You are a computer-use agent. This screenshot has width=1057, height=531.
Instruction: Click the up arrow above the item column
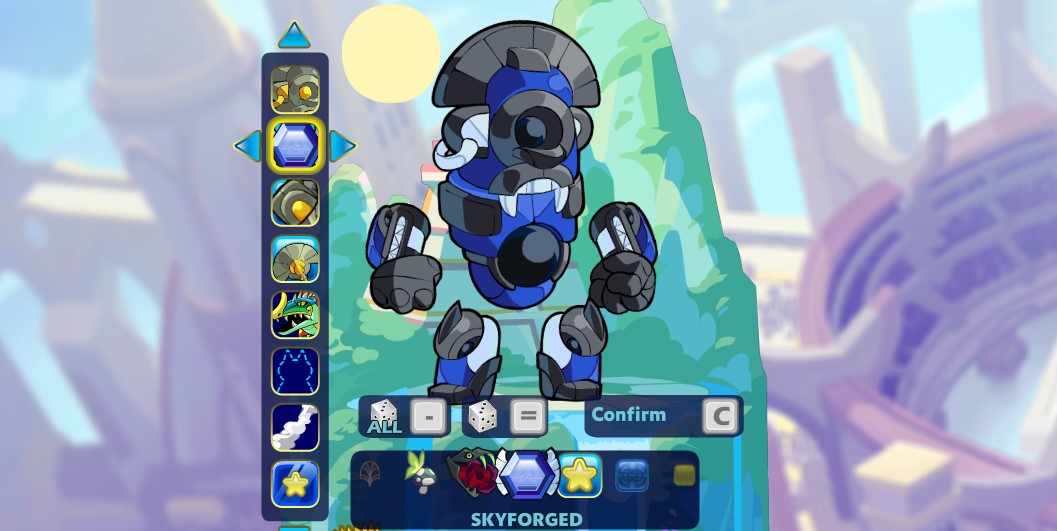point(294,36)
